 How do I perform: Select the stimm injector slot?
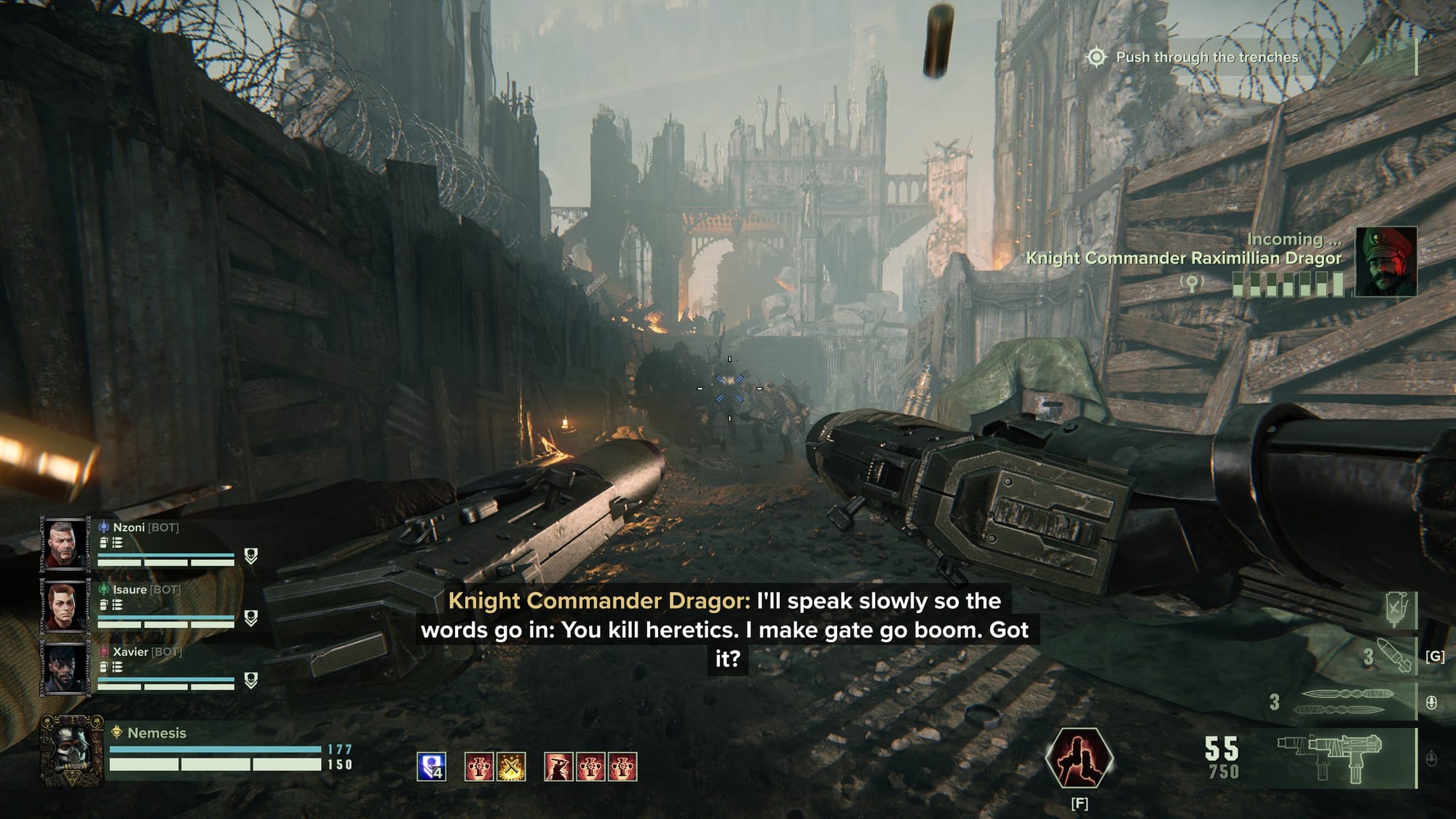1398,607
